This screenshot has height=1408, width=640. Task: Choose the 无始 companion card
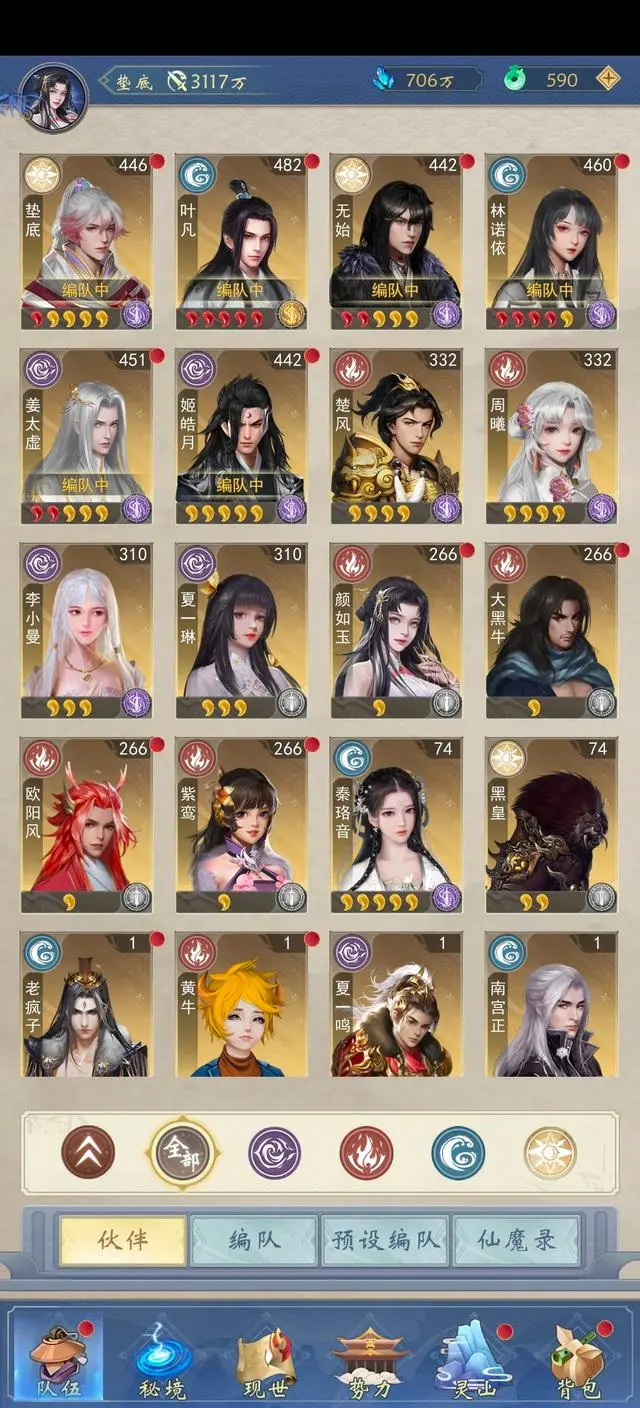pyautogui.click(x=396, y=241)
